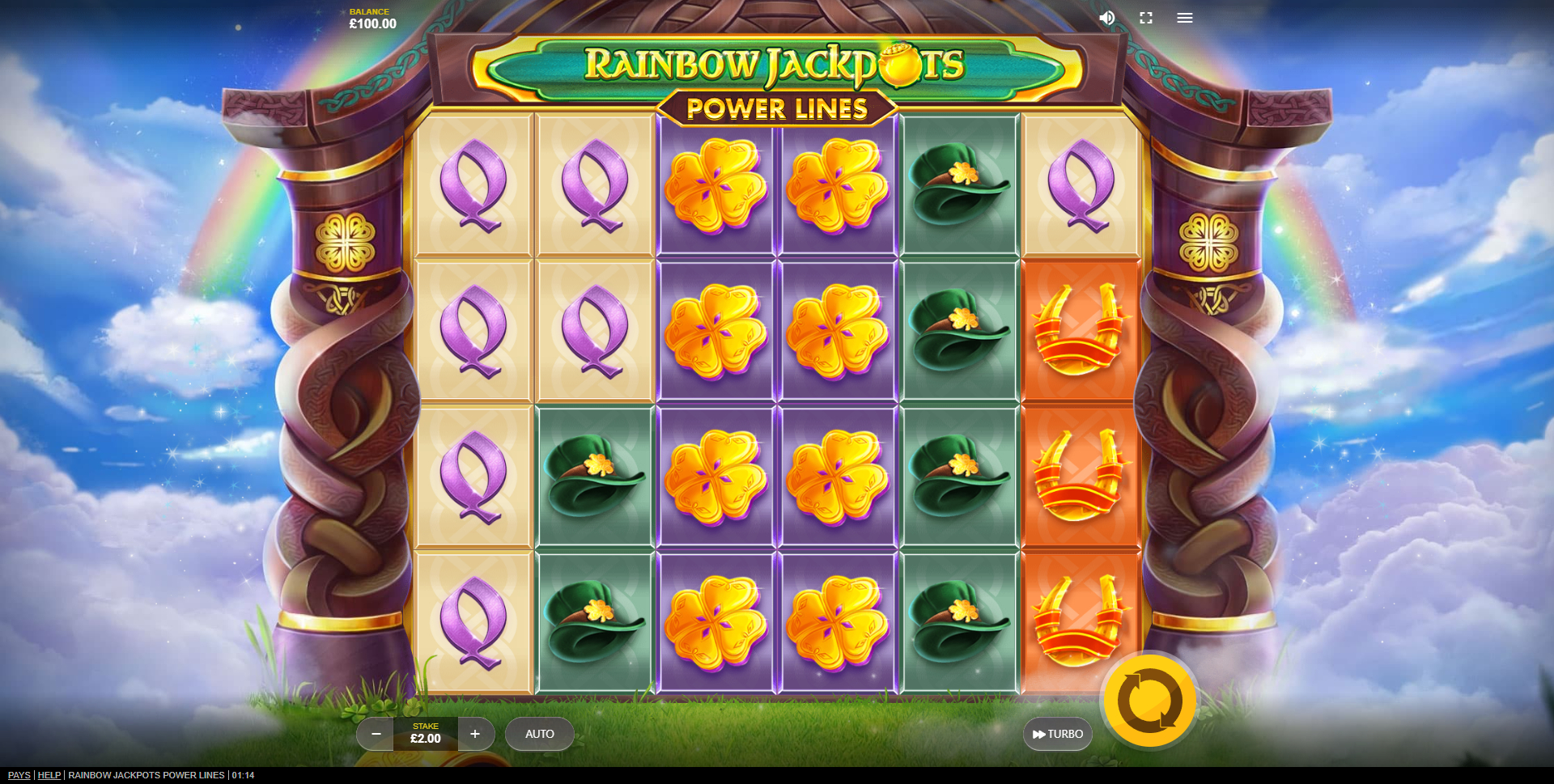
Task: Open the HELP link
Action: coord(49,775)
